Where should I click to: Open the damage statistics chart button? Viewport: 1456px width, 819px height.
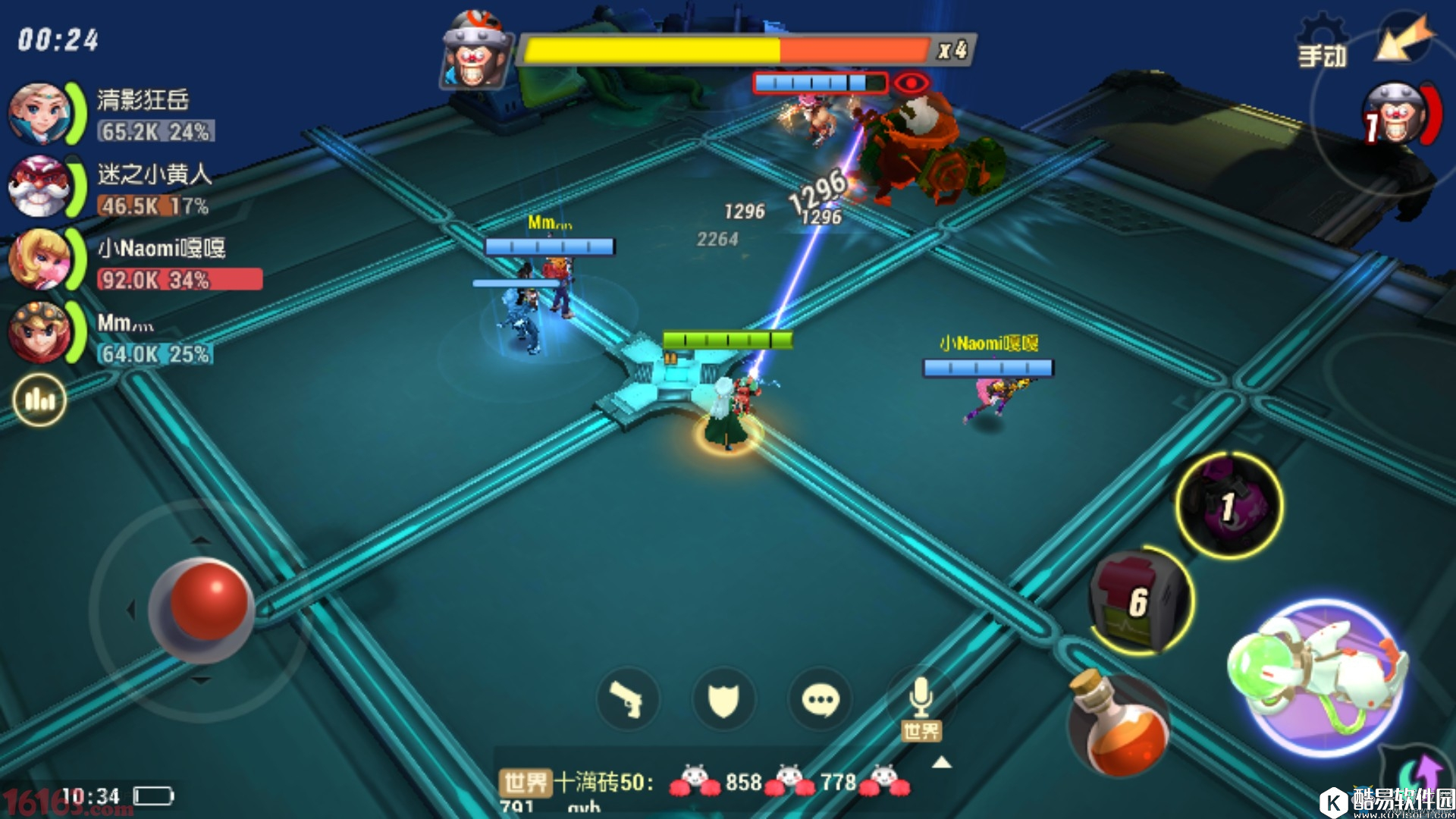pos(39,400)
